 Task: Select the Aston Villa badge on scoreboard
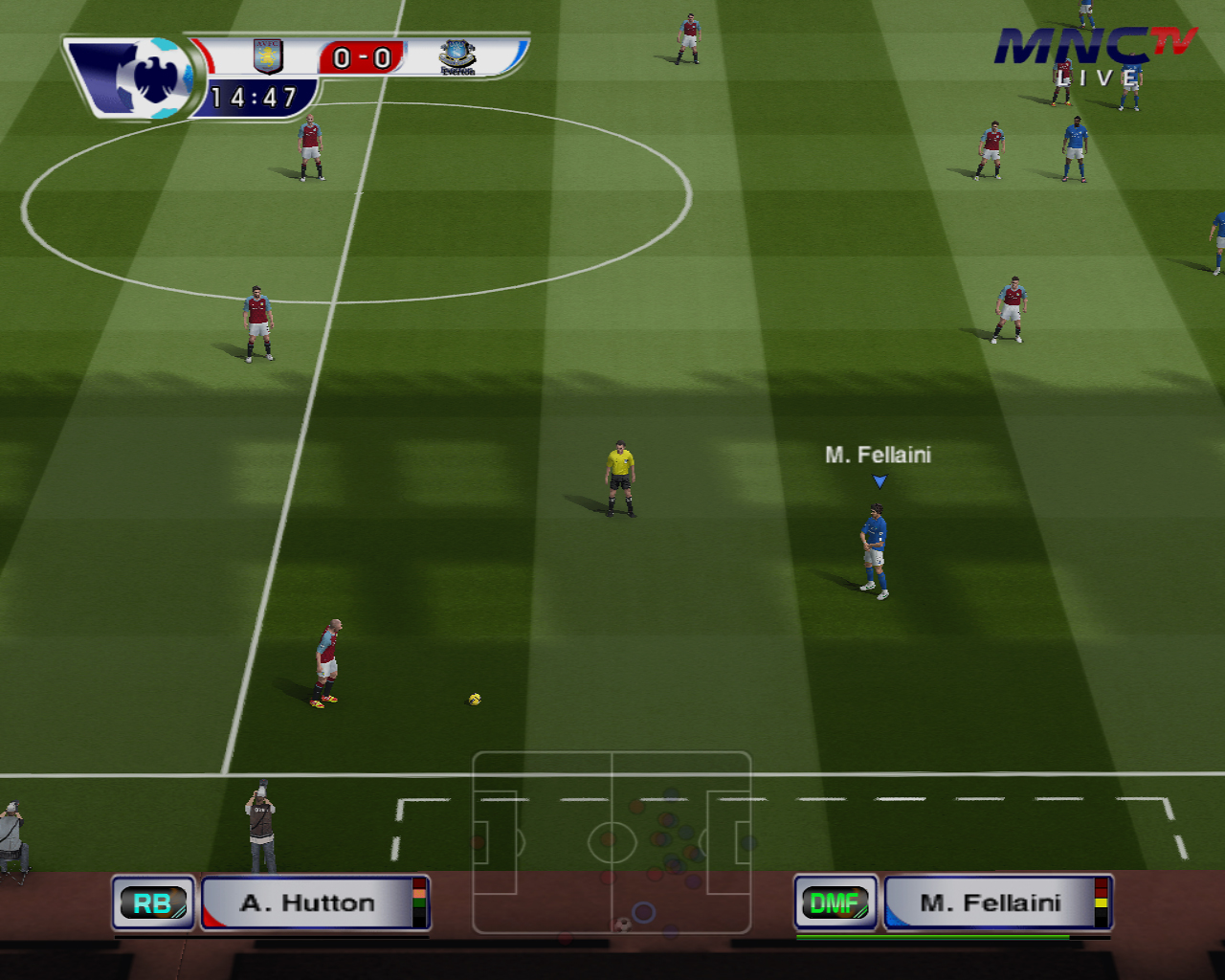tap(266, 56)
